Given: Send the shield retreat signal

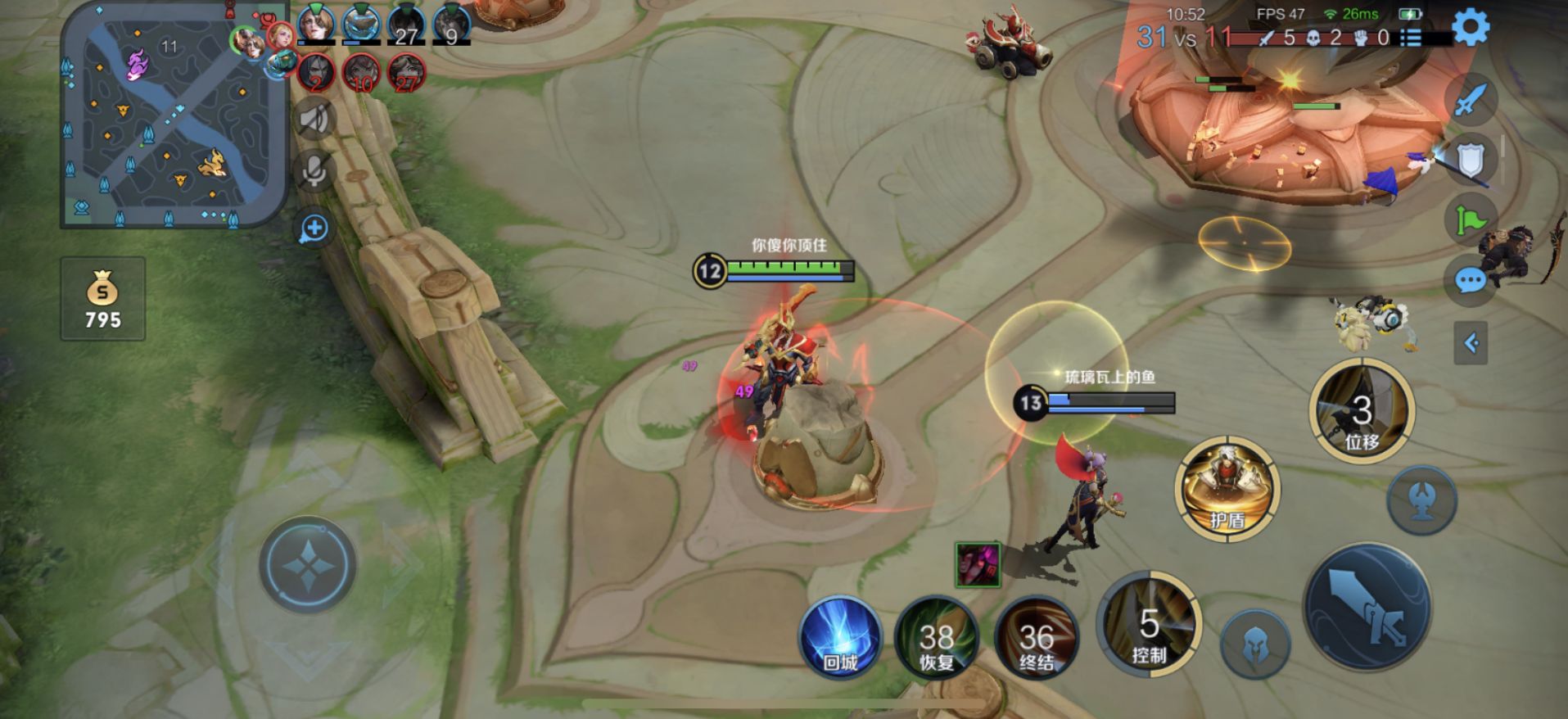Looking at the screenshot, I should click(x=1471, y=161).
